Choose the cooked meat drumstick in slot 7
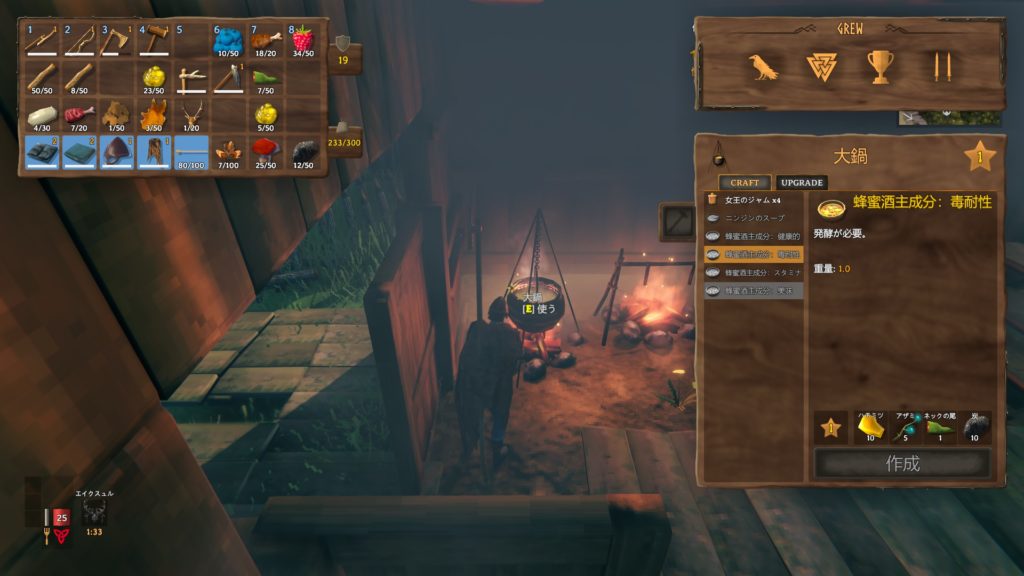This screenshot has height=576, width=1024. point(265,42)
